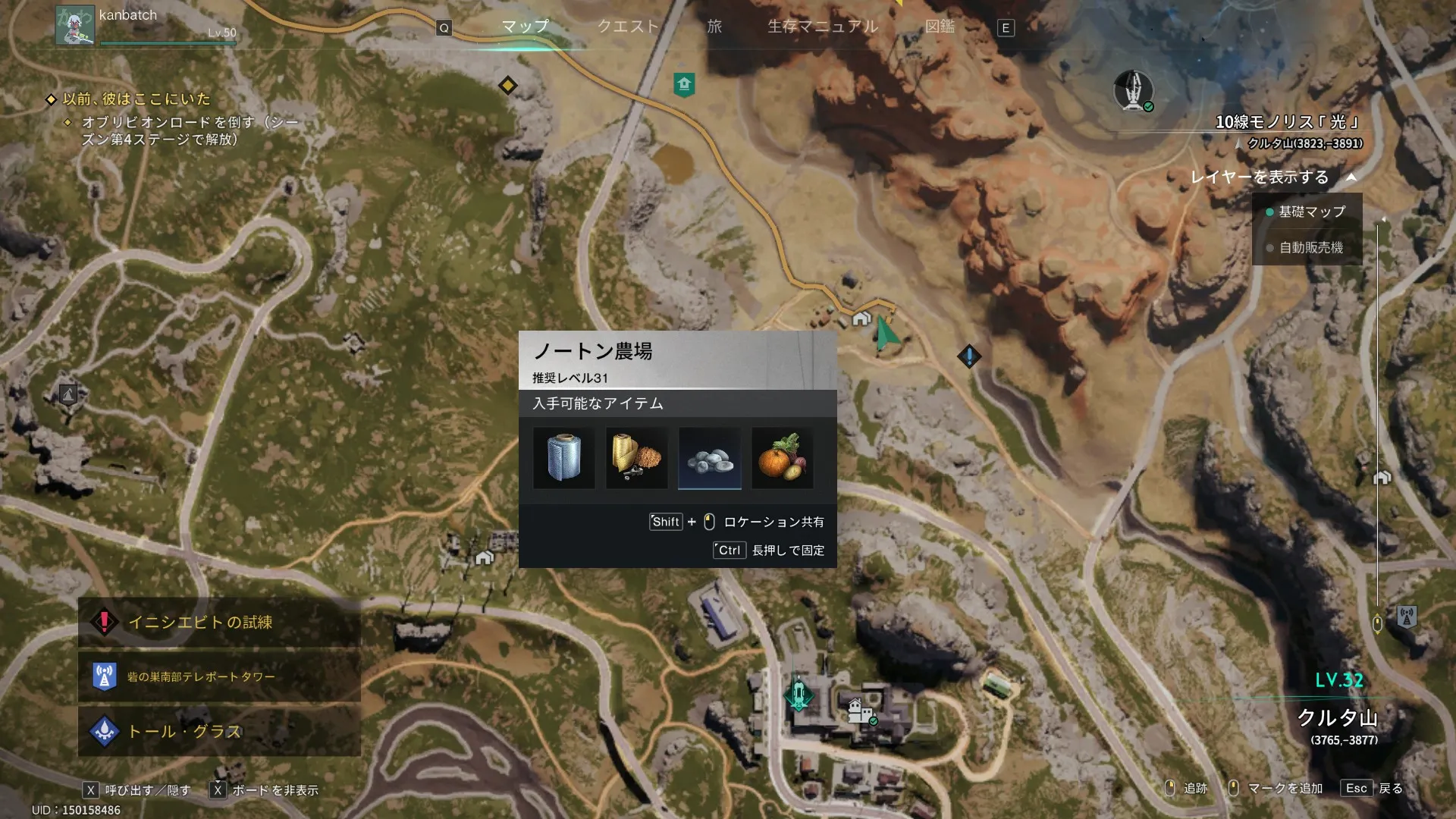Open the 生存マニュアル tab
The height and width of the screenshot is (819, 1456).
coord(823,27)
